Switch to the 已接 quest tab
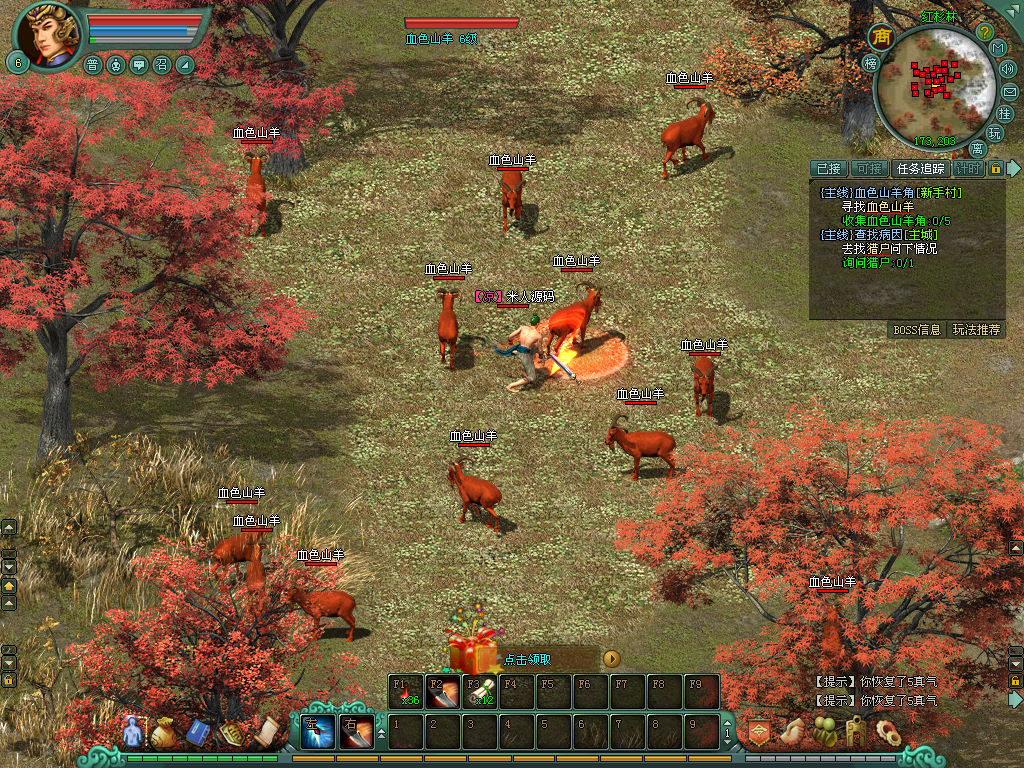1024x768 pixels. tap(829, 169)
